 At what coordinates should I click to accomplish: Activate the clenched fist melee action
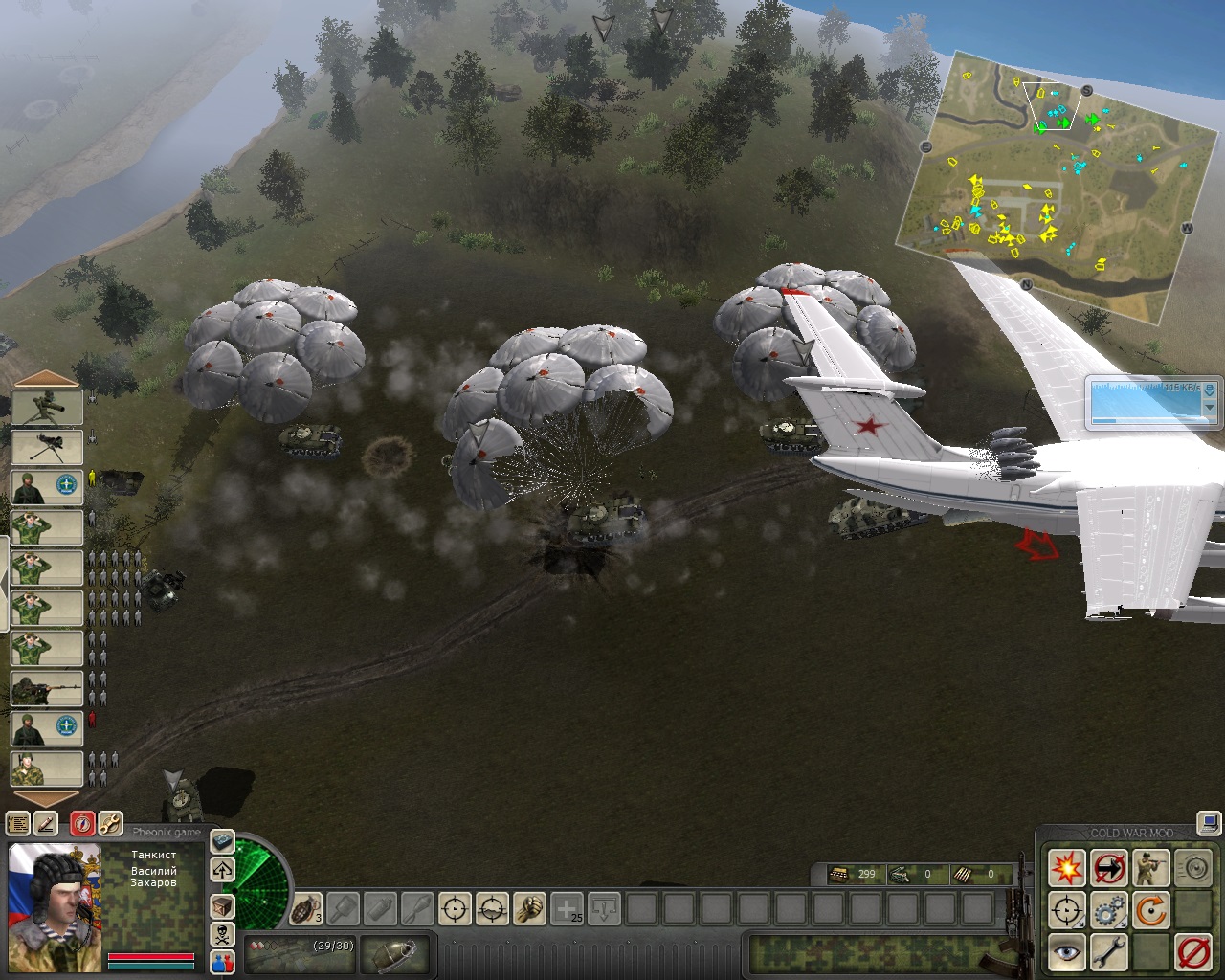click(x=529, y=907)
